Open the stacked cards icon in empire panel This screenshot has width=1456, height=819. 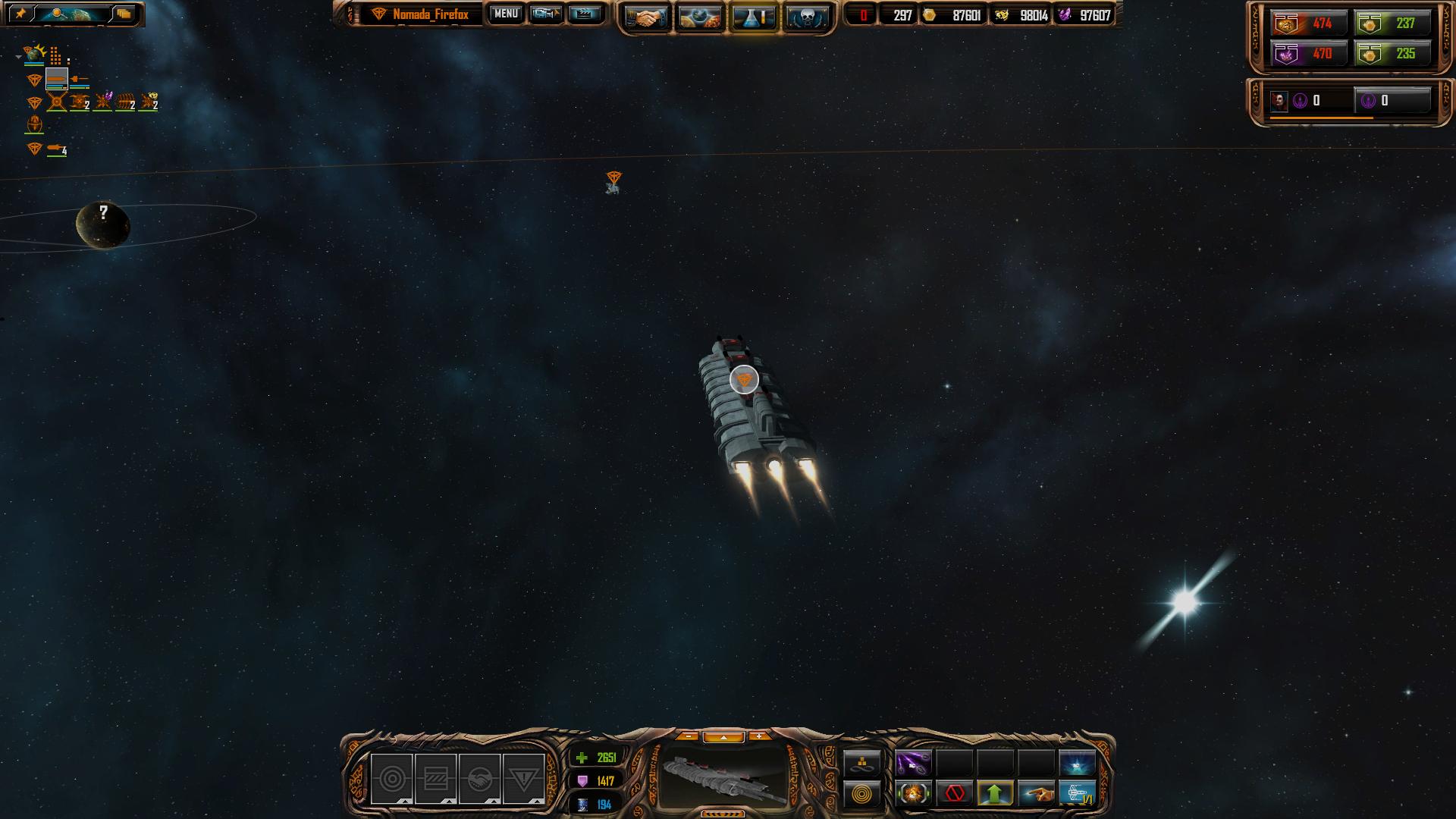[124, 14]
